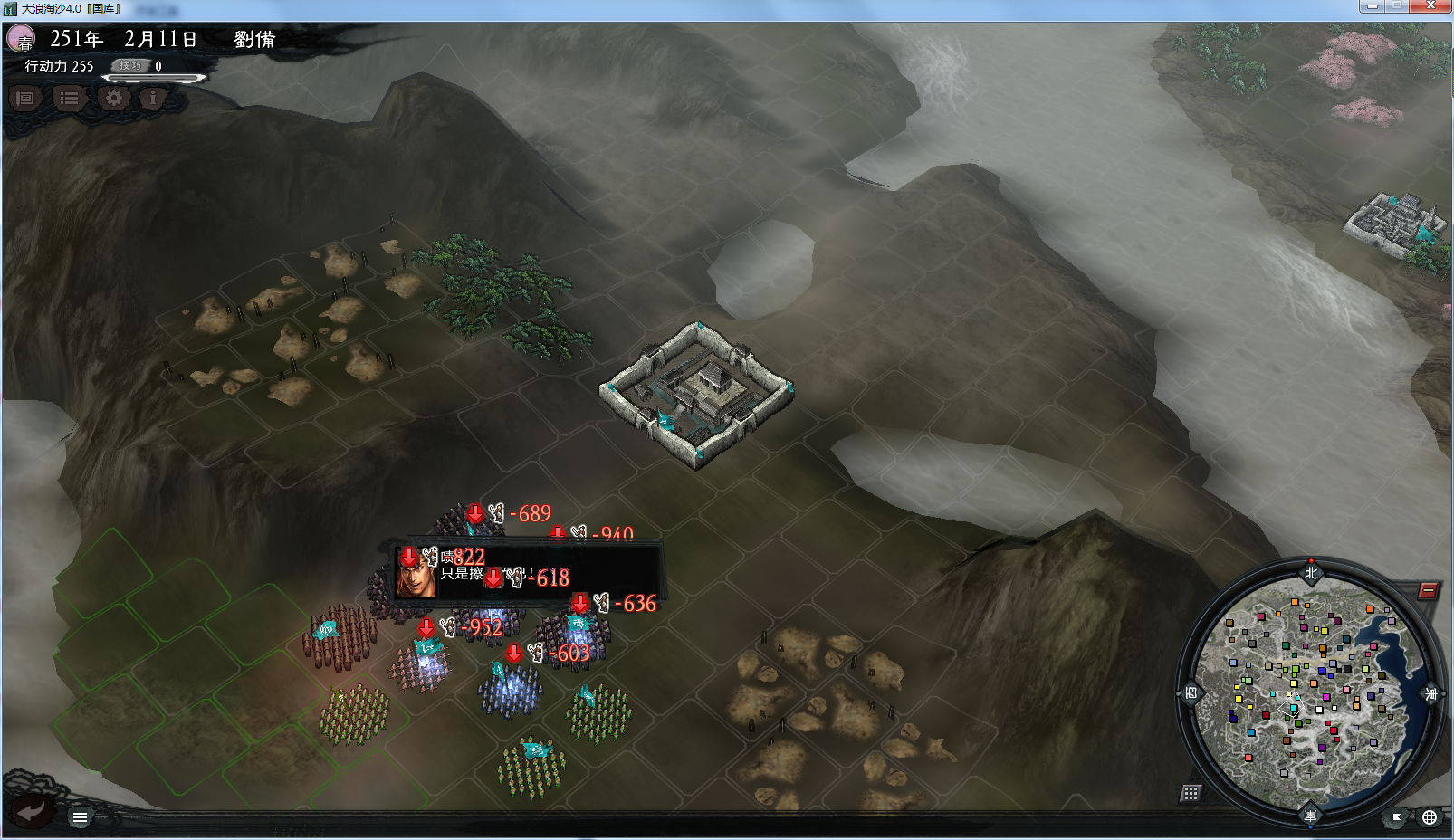Open the gear settings menu

113,98
